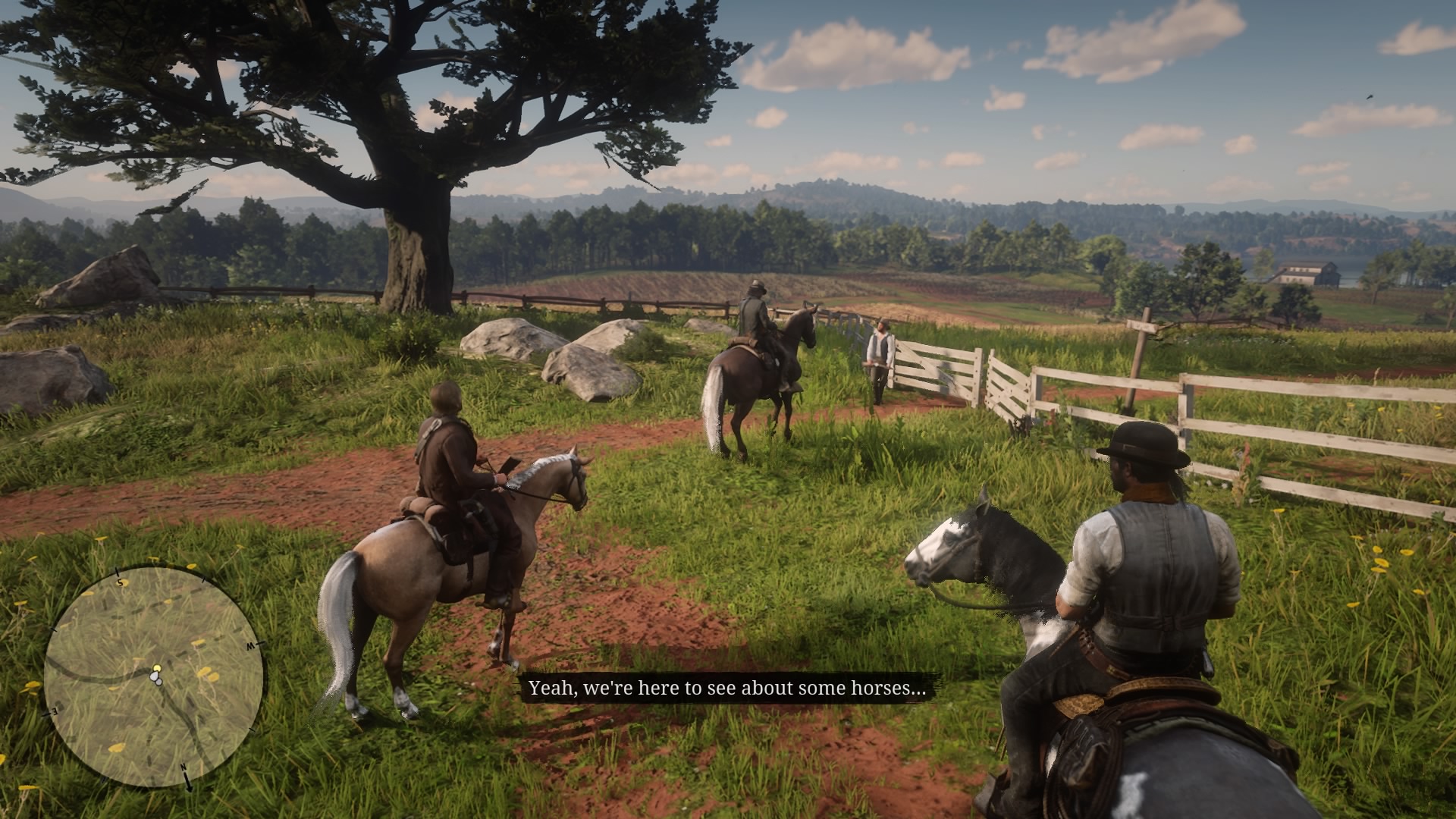Select the white player arrow on the minimap
Screen dimensions: 1456x819
pos(155,676)
